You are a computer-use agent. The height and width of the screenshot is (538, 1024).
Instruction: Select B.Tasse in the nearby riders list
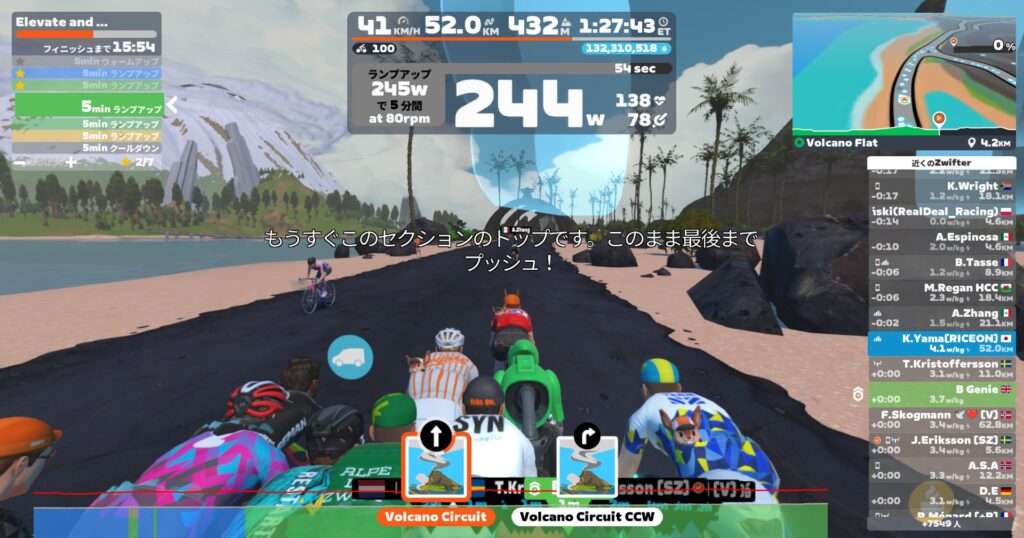942,267
